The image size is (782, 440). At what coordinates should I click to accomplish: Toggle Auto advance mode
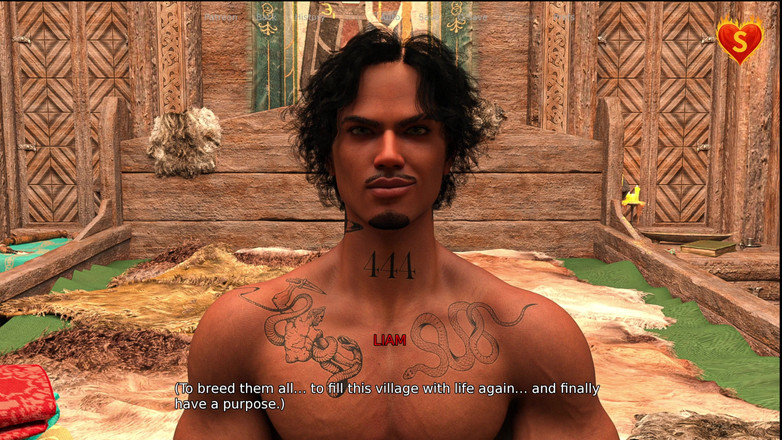(390, 17)
